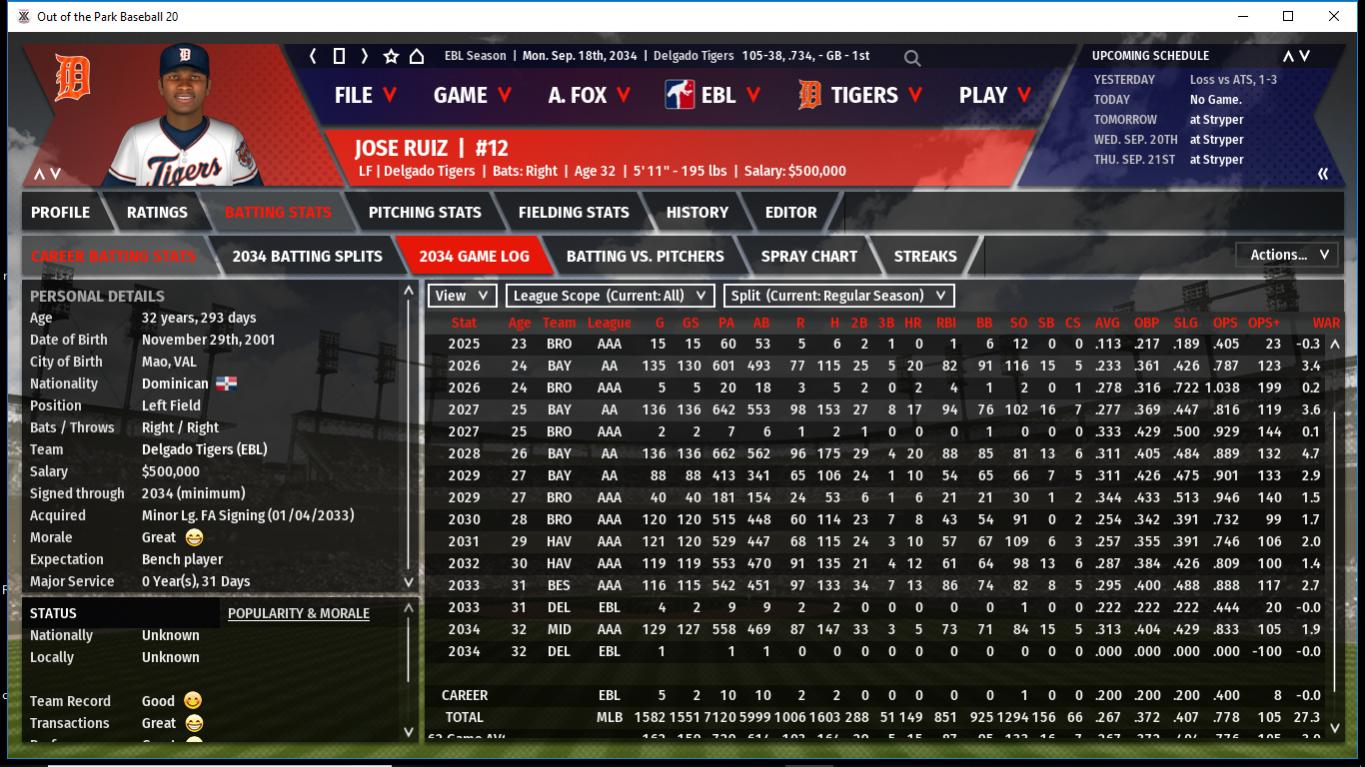Open the SPRAY CHART subtab

tap(809, 256)
